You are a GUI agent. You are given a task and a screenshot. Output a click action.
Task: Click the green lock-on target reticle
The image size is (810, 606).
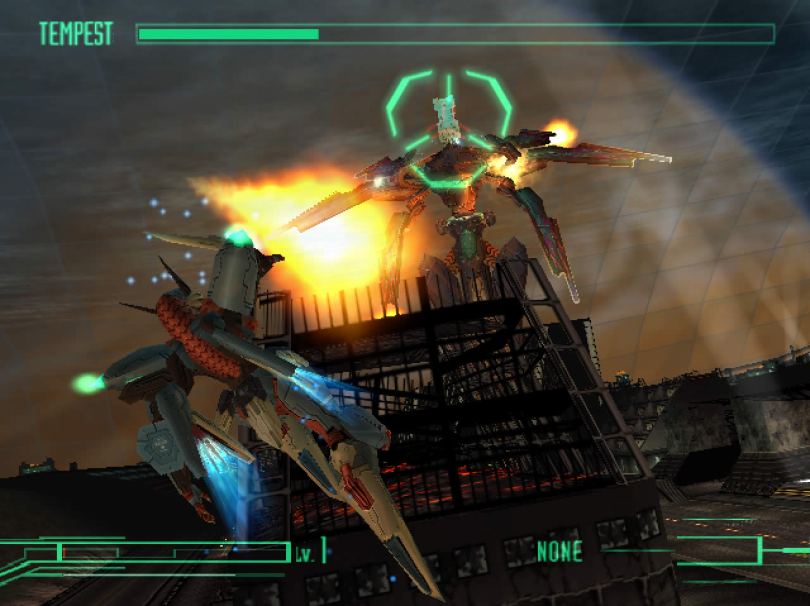449,127
